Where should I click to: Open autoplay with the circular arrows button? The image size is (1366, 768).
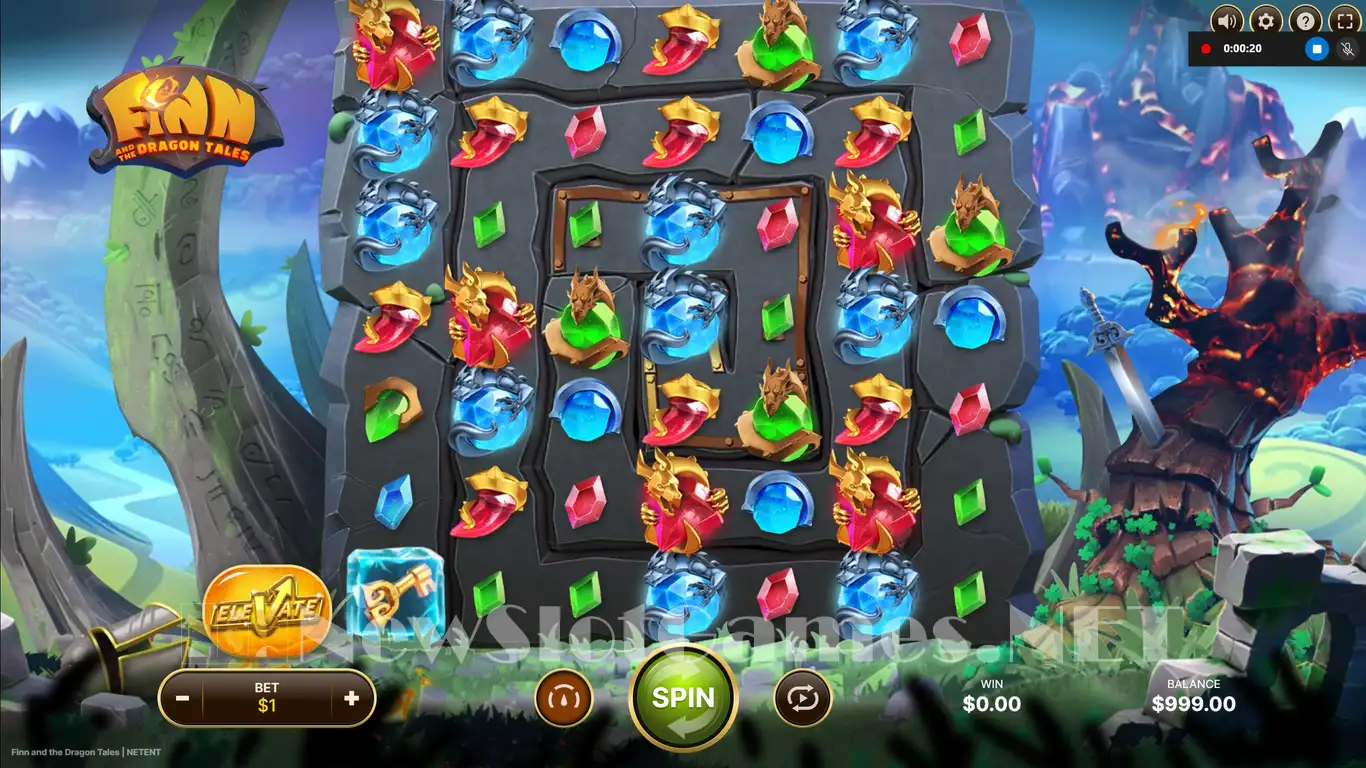pyautogui.click(x=802, y=698)
